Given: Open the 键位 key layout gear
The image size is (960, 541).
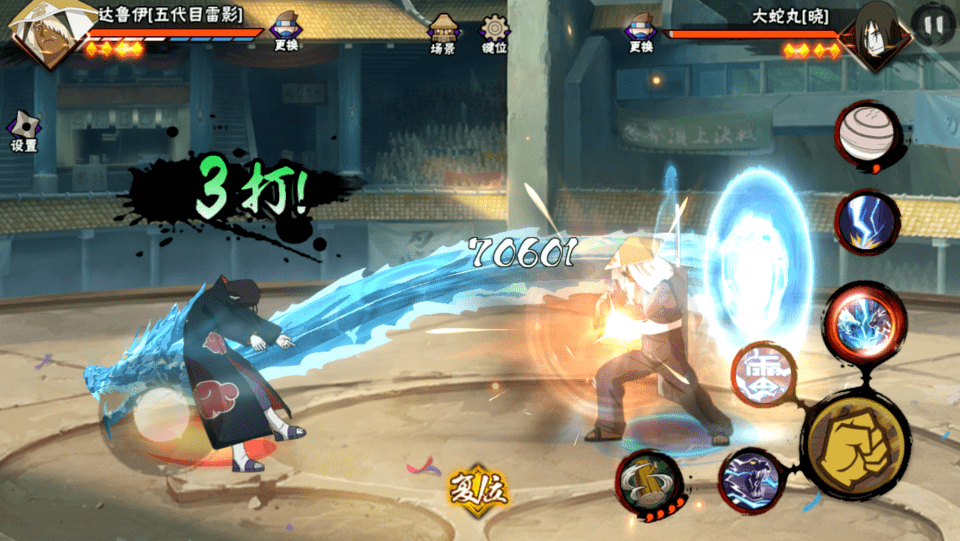Looking at the screenshot, I should [x=494, y=33].
